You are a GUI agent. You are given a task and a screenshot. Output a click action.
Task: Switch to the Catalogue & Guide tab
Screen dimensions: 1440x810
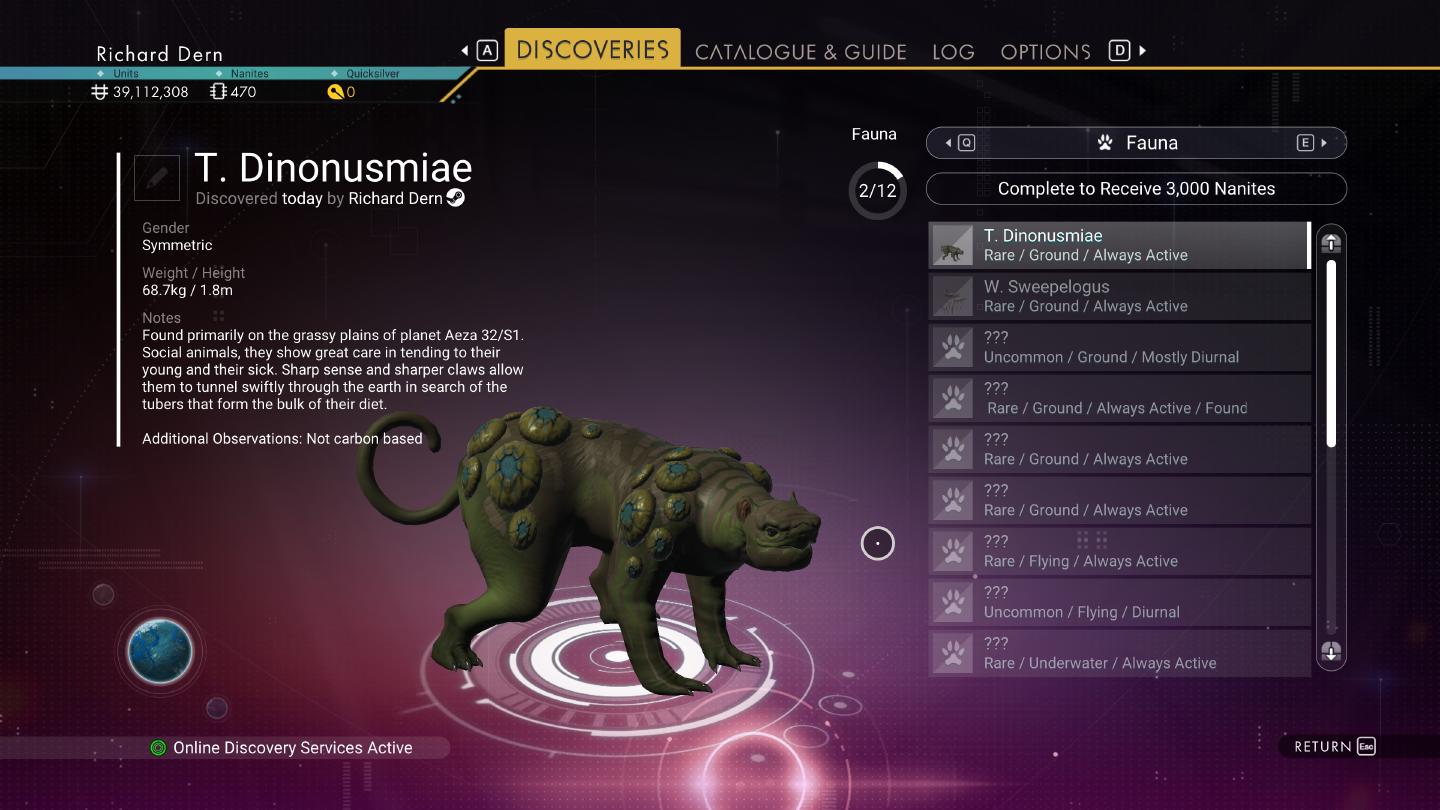pos(802,51)
